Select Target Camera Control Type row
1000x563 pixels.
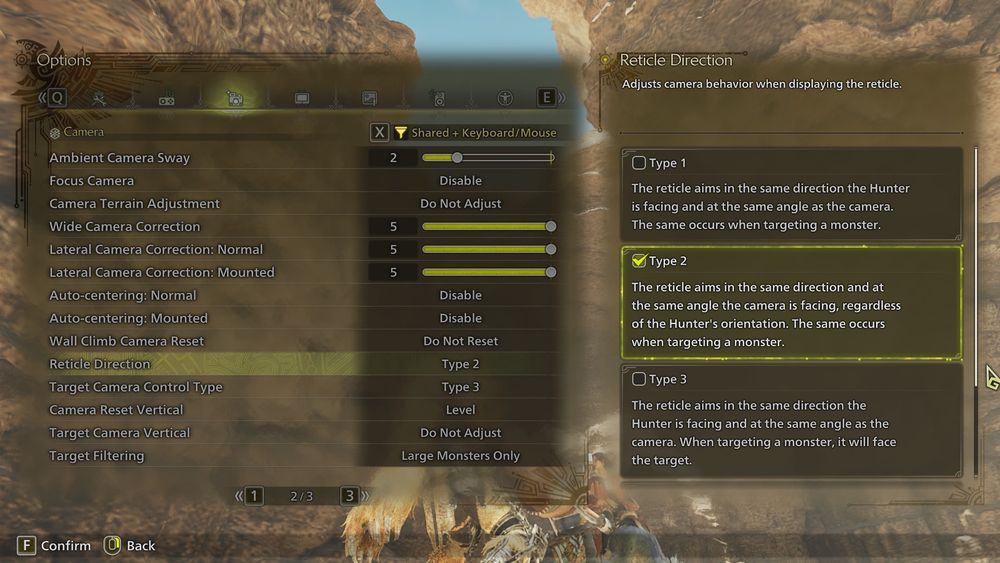300,387
